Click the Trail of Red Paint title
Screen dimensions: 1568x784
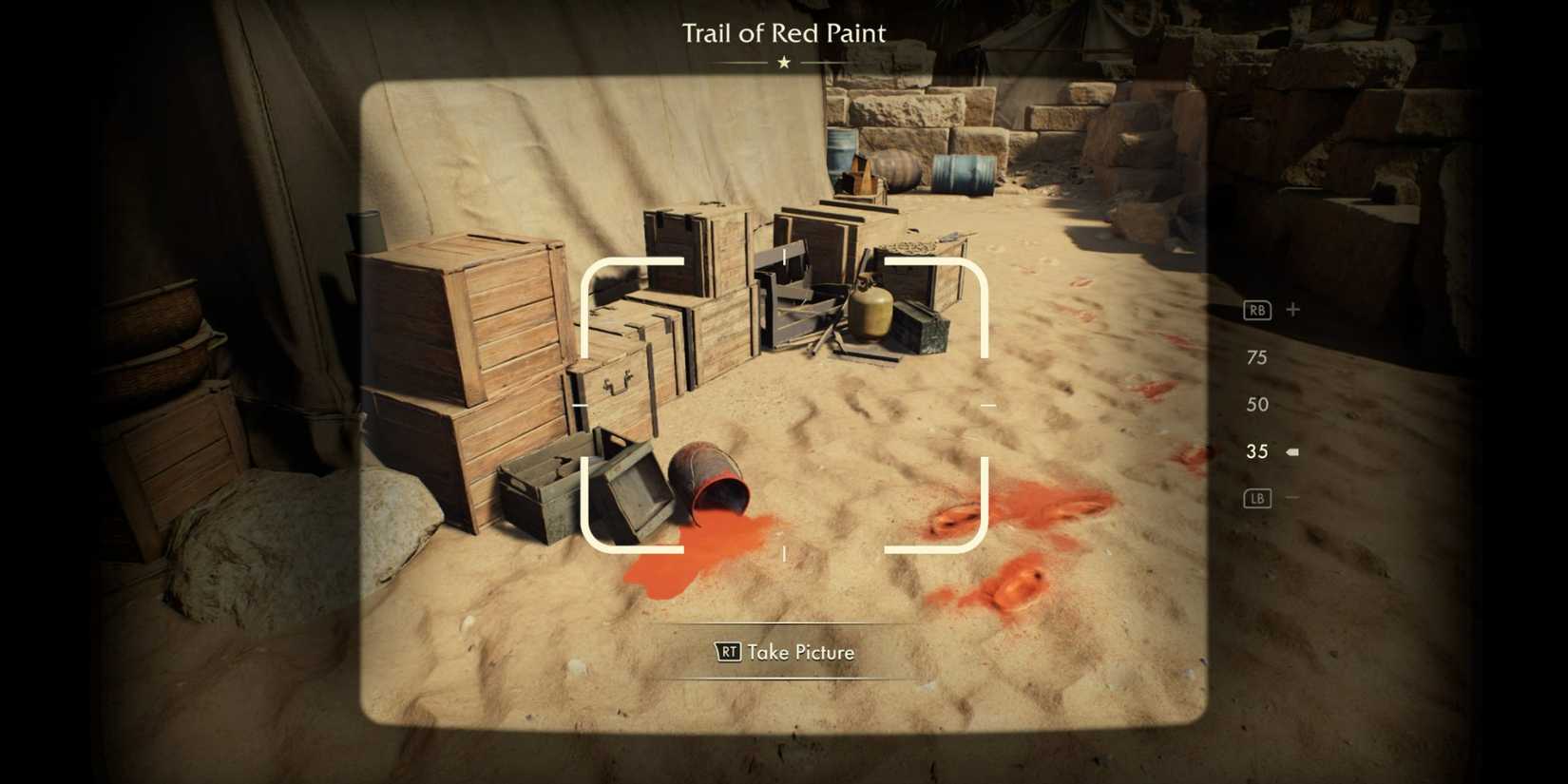coord(783,33)
